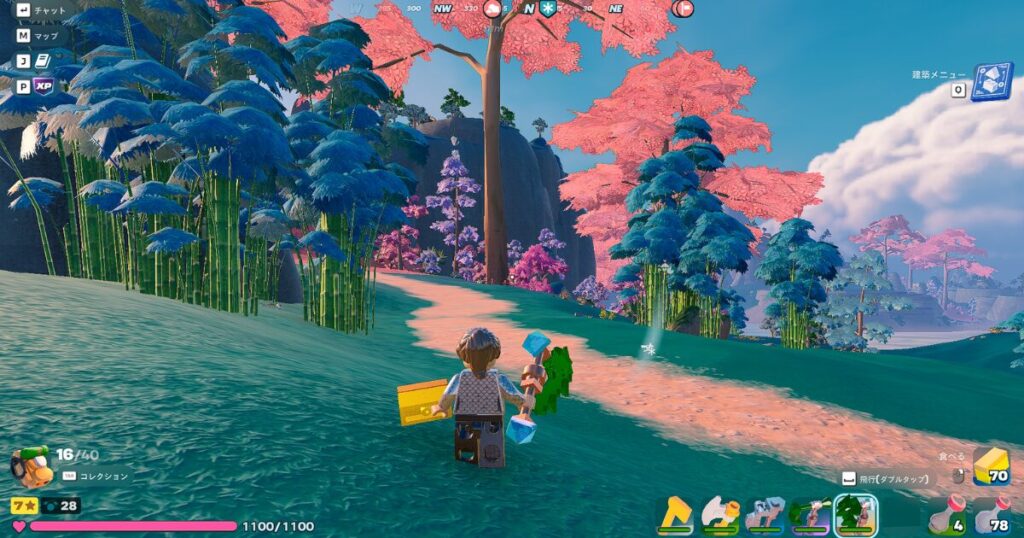Screen dimensions: 1024x538
Task: Open the purple XP badge
Action: tap(43, 86)
